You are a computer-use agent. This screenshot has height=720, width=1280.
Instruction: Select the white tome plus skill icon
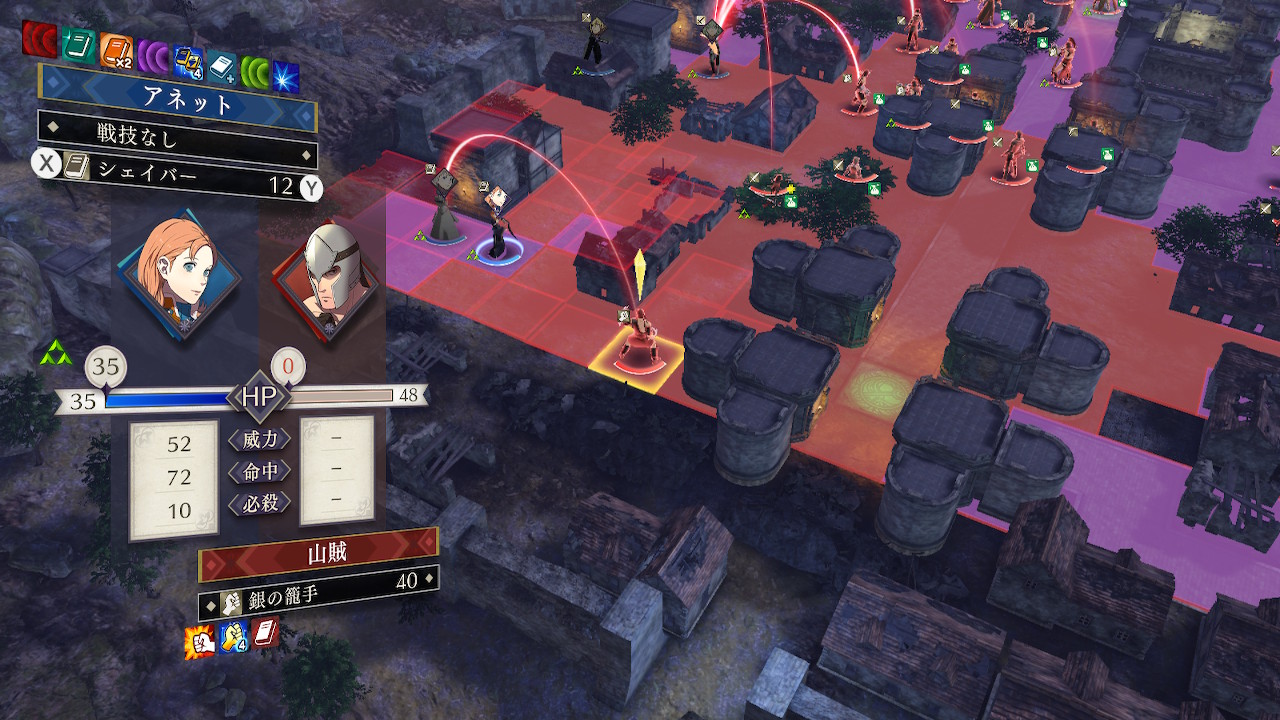[x=222, y=67]
